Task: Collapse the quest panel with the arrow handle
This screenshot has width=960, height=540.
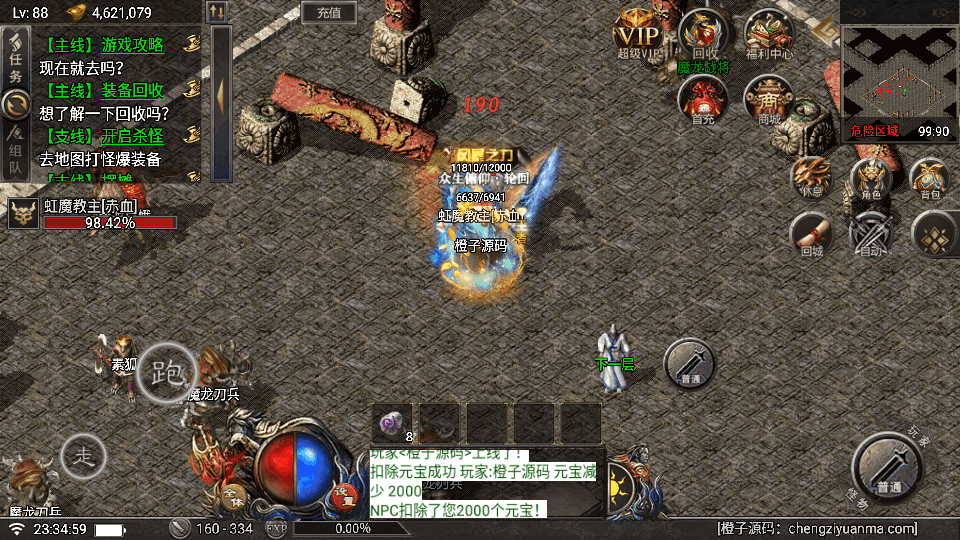Action: (221, 93)
